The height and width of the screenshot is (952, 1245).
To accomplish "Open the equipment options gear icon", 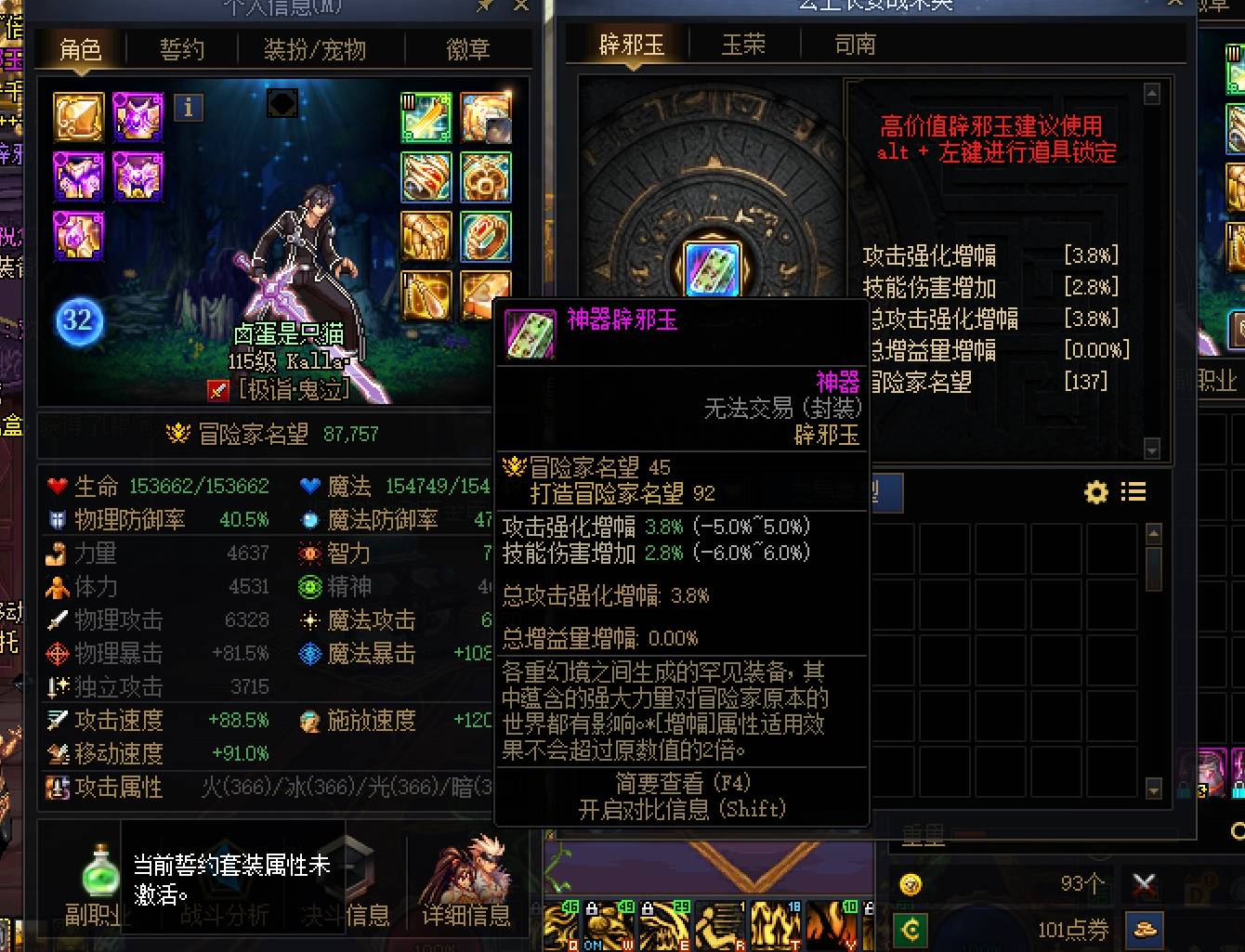I will tap(1094, 492).
